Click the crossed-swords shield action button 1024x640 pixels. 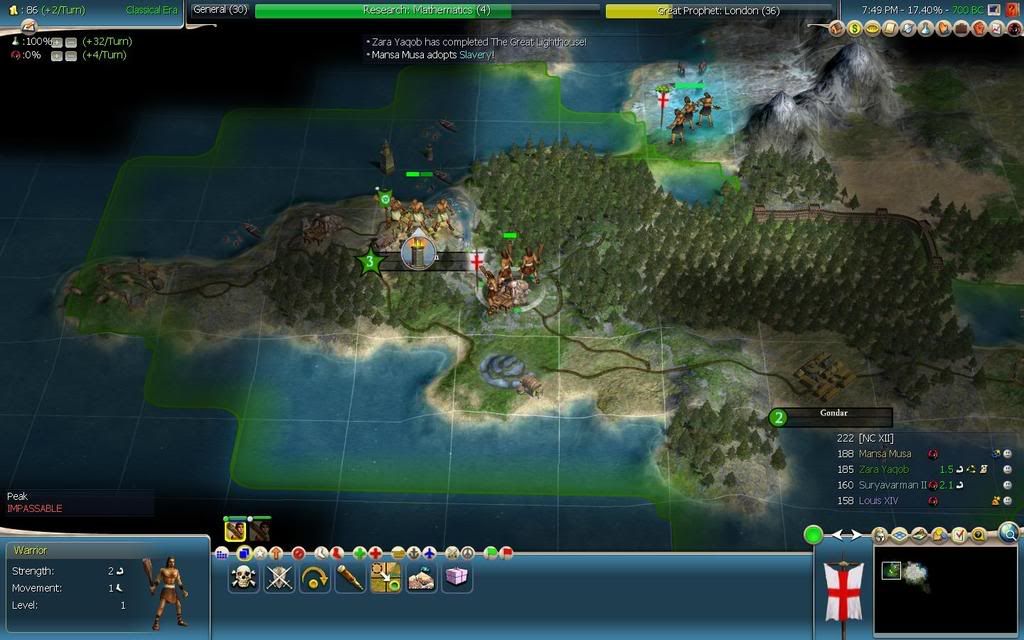[x=279, y=577]
